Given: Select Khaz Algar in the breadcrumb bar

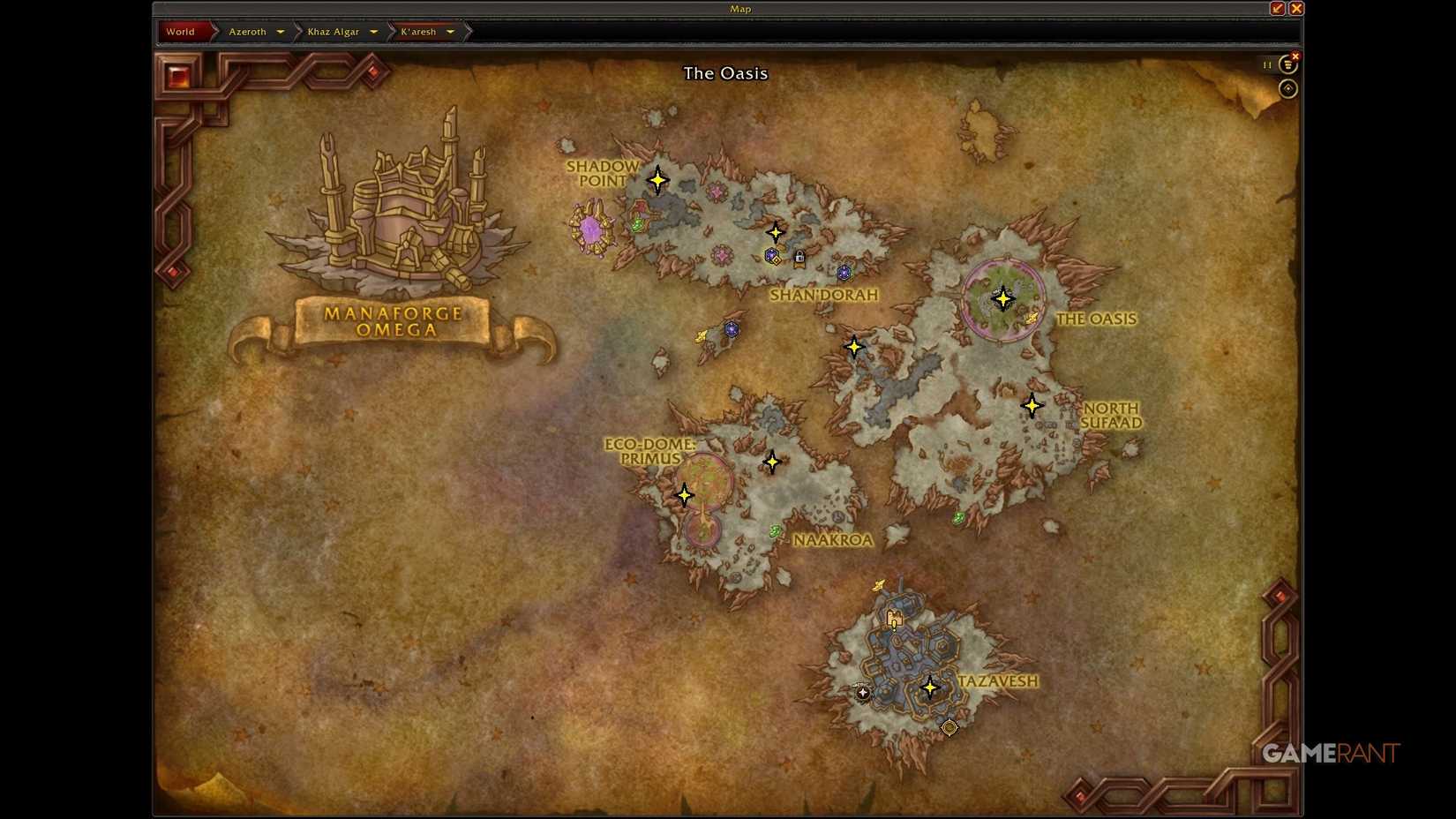Looking at the screenshot, I should pos(334,31).
